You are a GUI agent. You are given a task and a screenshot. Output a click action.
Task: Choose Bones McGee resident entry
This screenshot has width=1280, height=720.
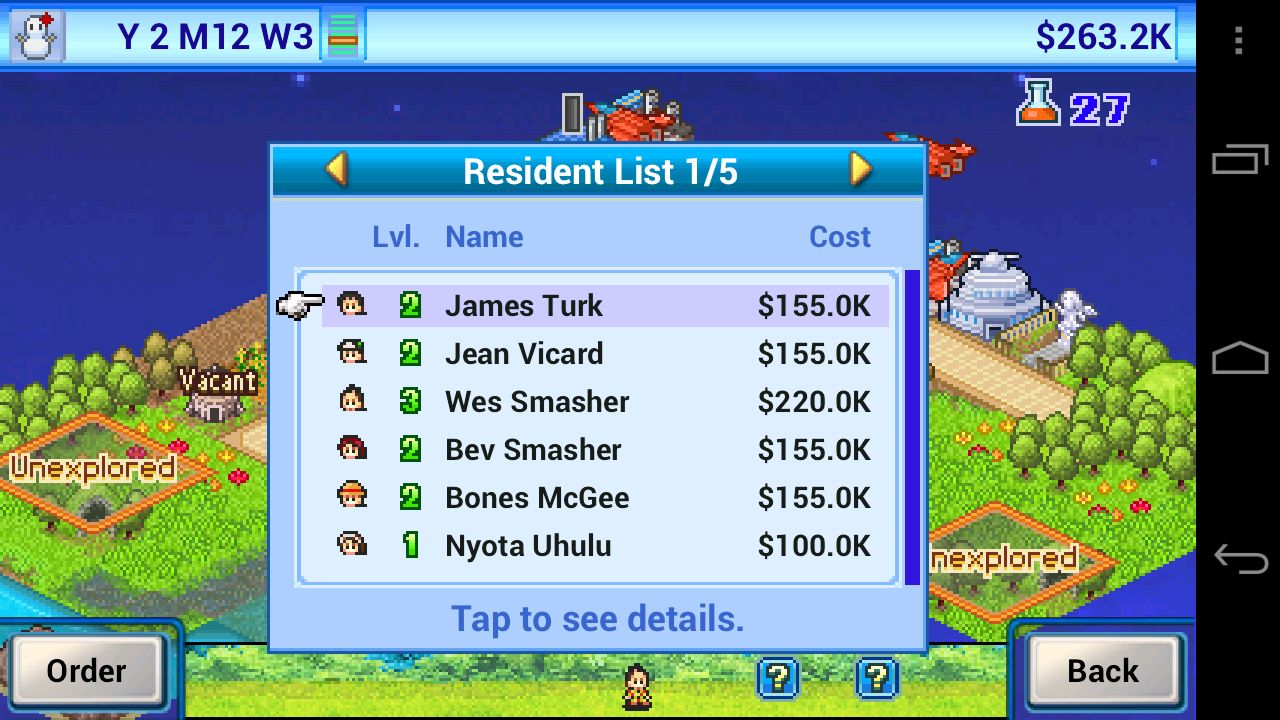pos(605,498)
